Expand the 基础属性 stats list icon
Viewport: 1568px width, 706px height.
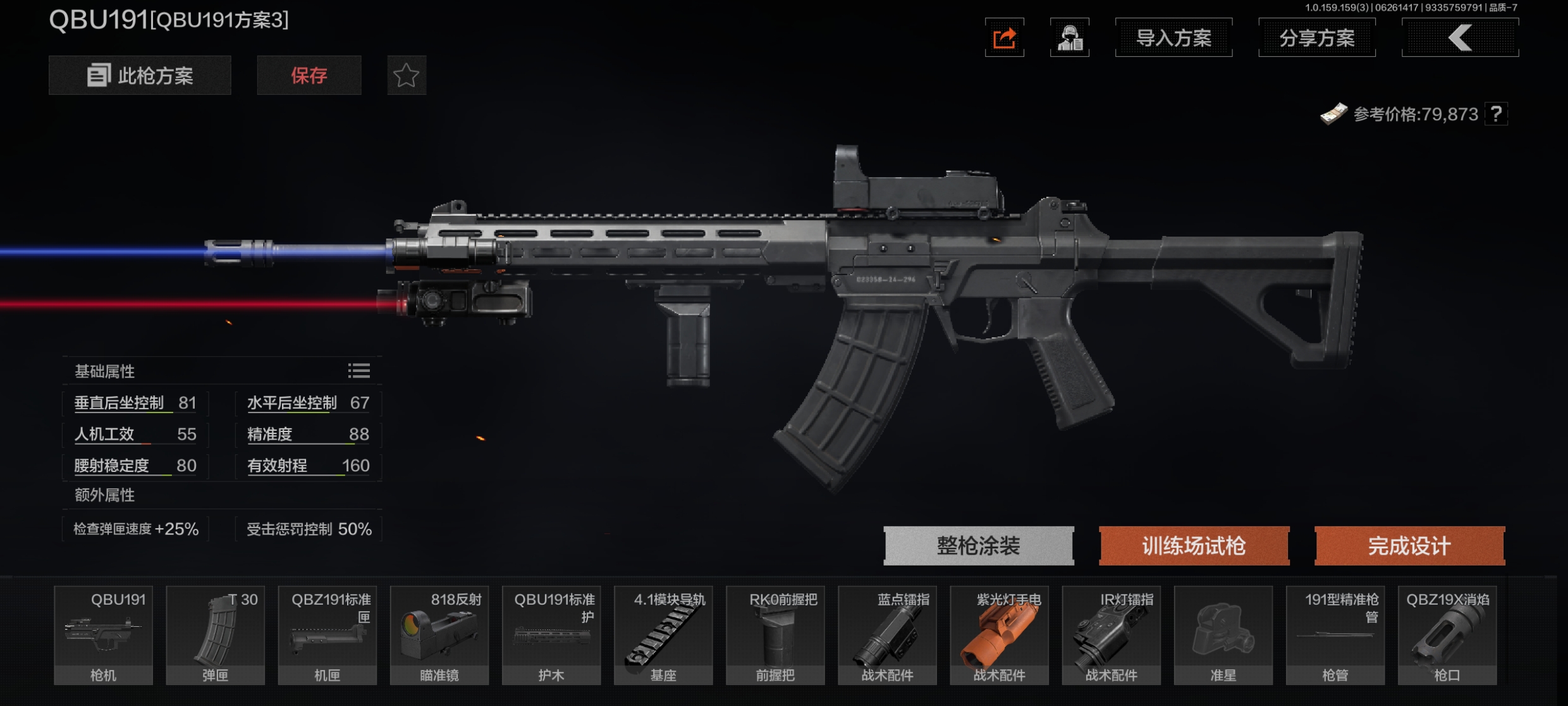(358, 371)
